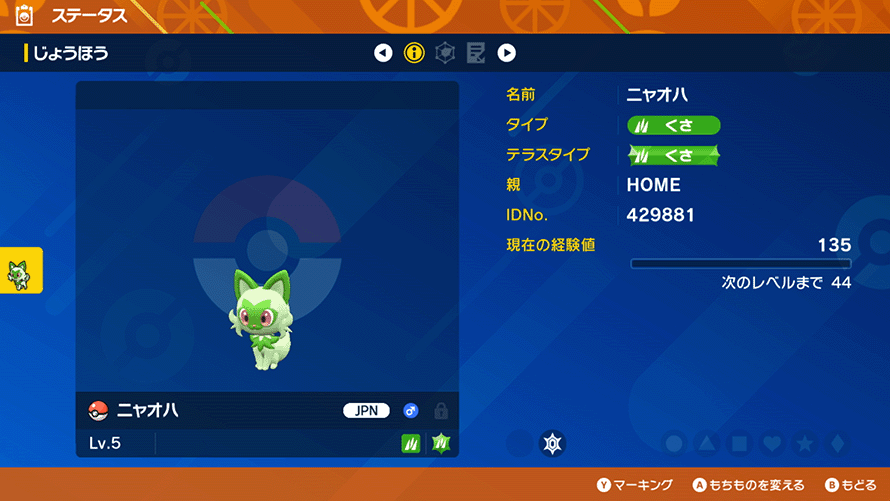
Task: Toggle the triangle marking symbol
Action: (x=707, y=443)
